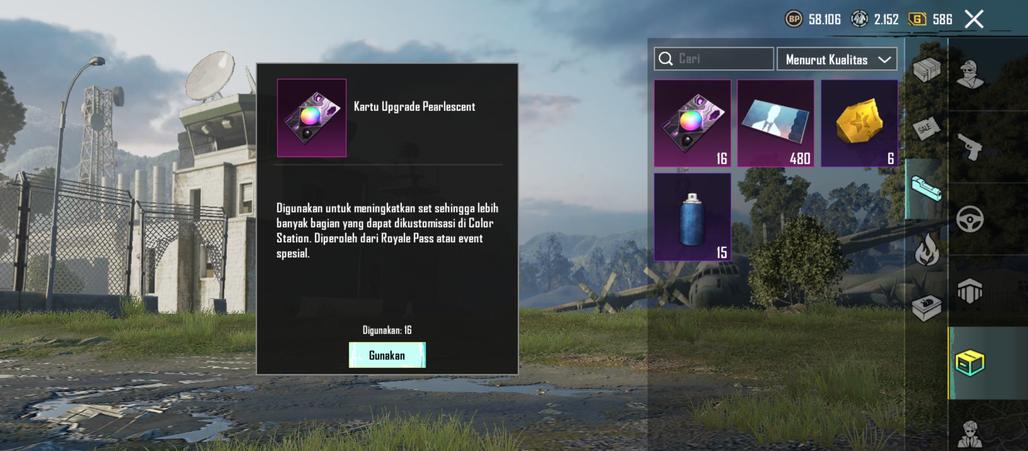Select the blue spray can item
Screen dimensions: 1028x451
click(x=692, y=216)
